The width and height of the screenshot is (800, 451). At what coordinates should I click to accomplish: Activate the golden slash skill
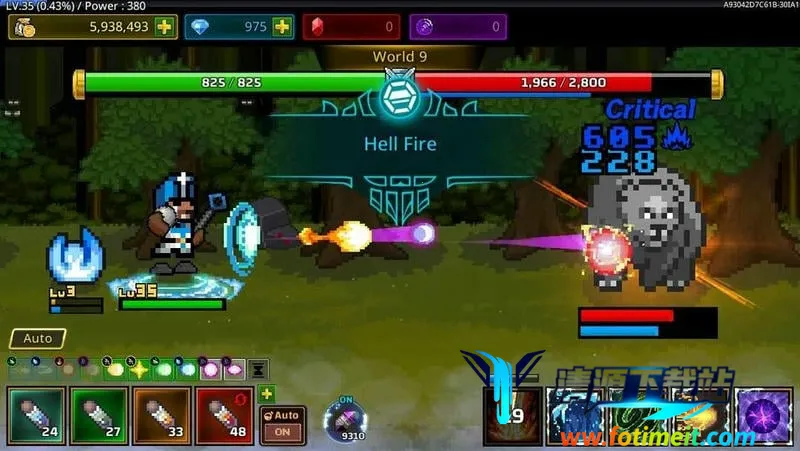(x=701, y=415)
